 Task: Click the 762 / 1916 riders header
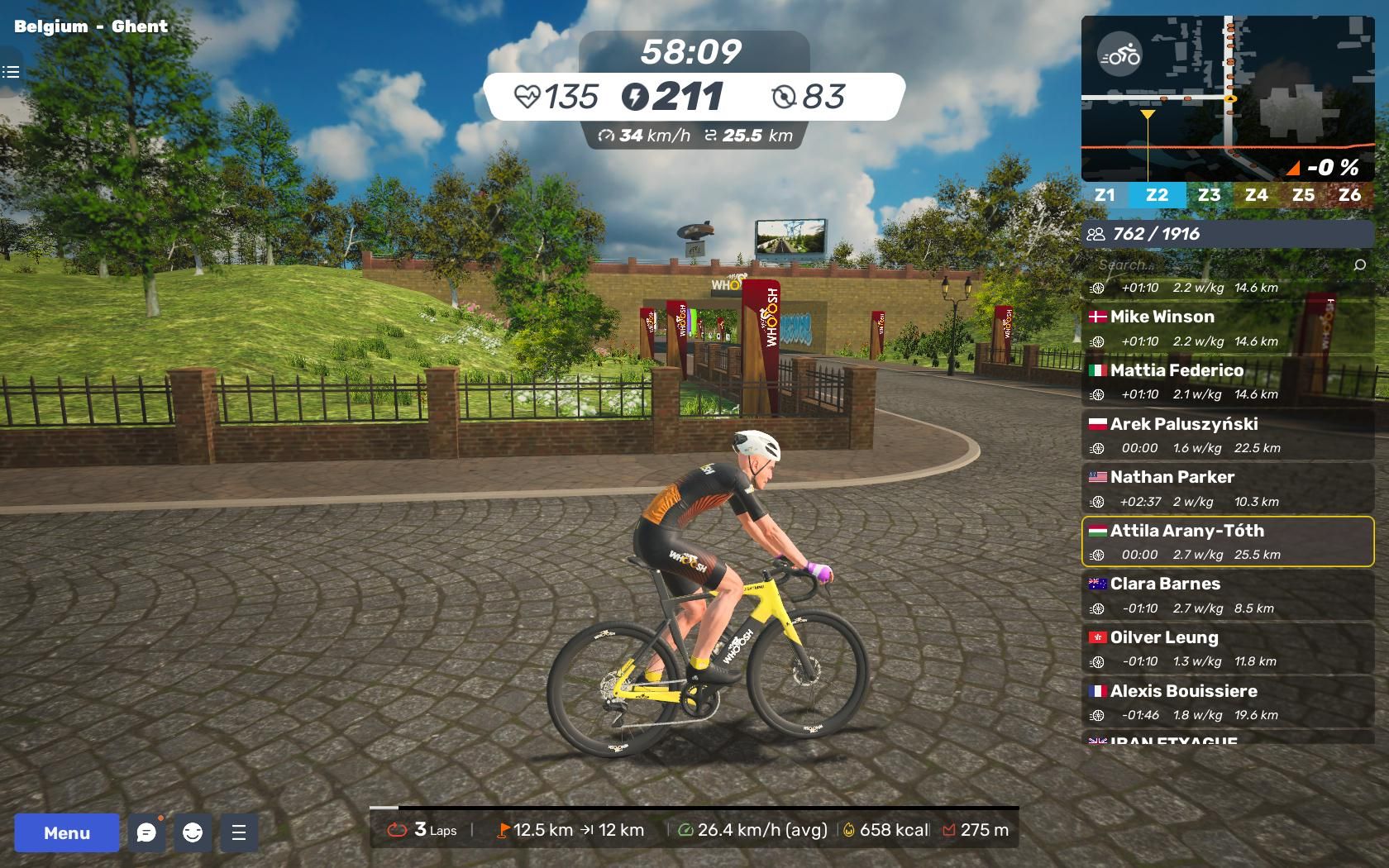click(x=1228, y=234)
